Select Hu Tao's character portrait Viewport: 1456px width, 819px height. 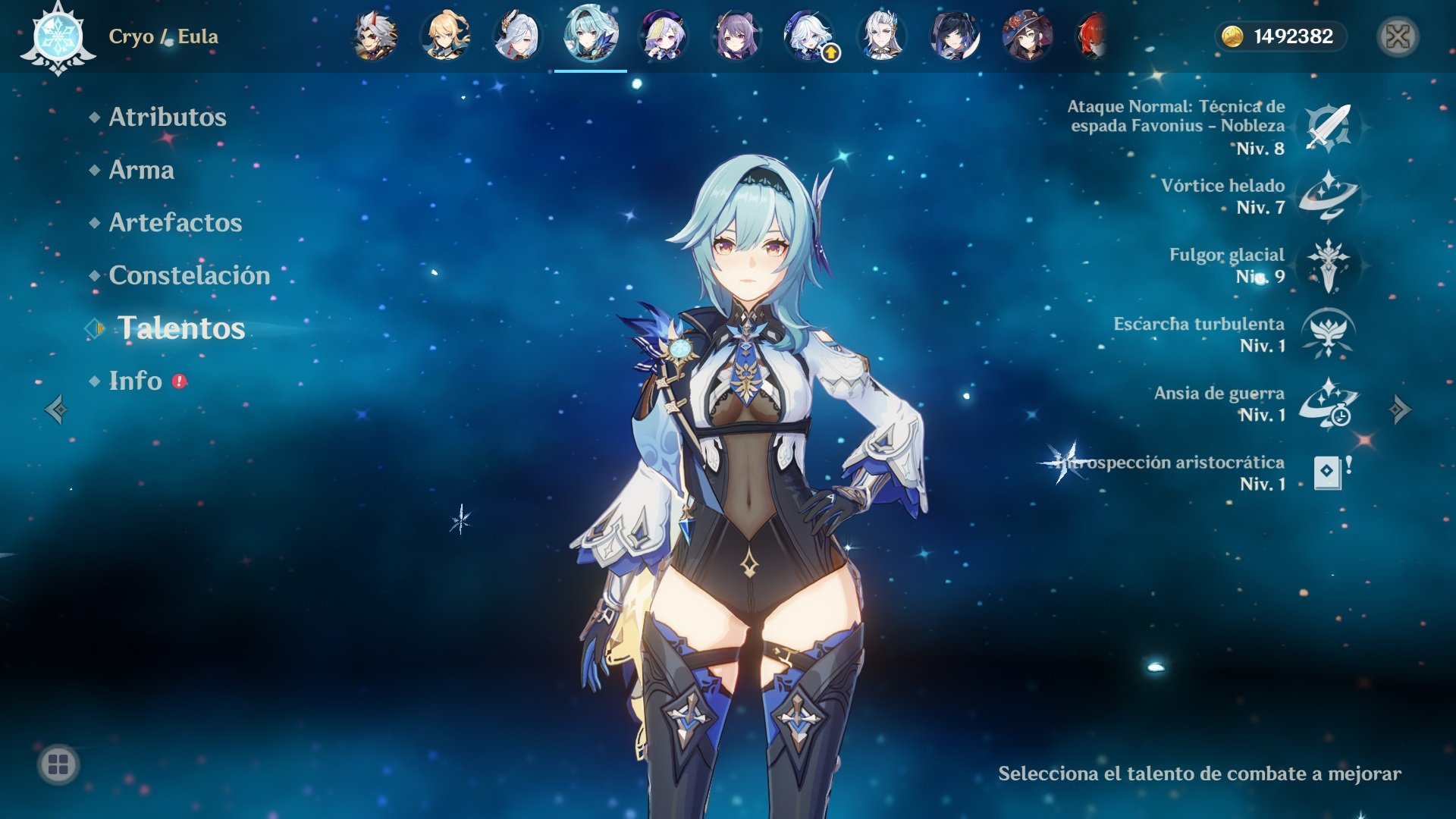click(x=1026, y=36)
